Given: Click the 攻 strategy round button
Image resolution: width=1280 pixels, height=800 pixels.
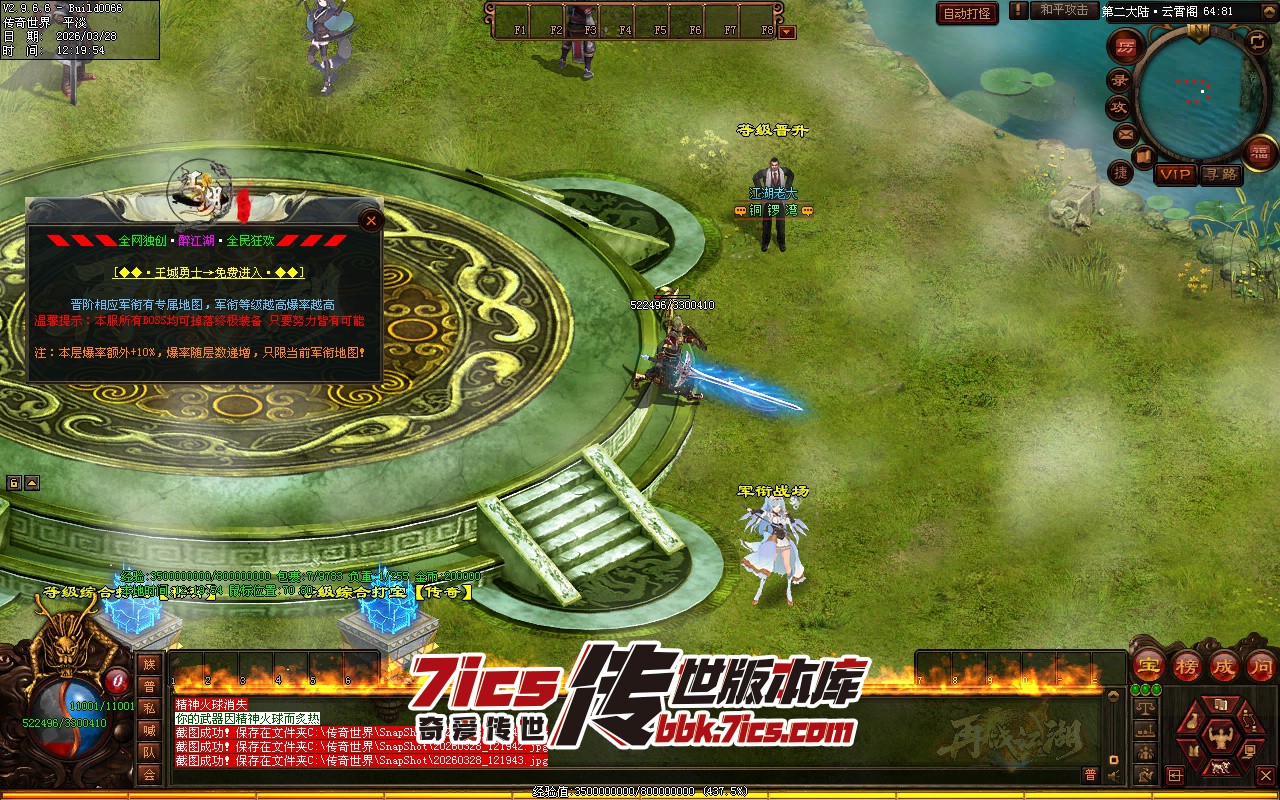Looking at the screenshot, I should (x=1119, y=107).
